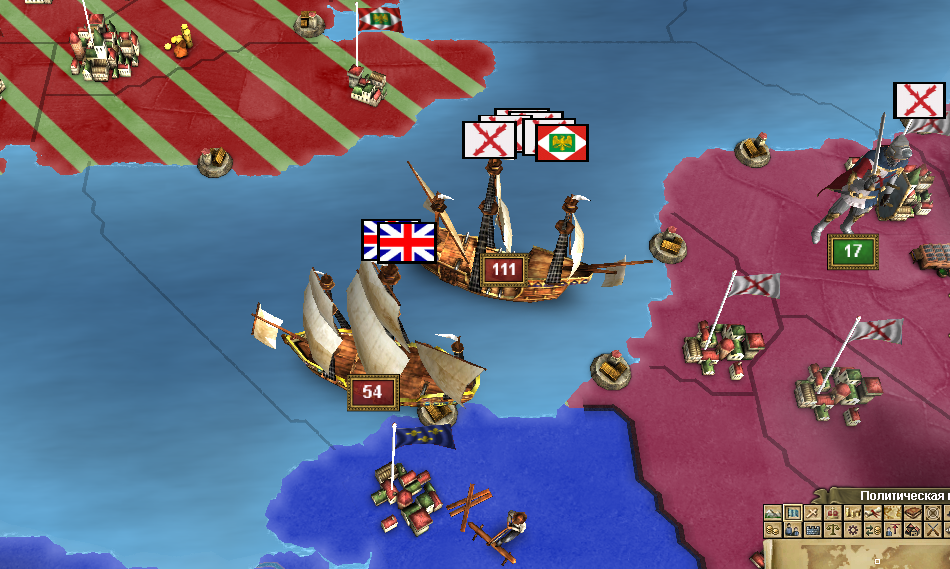950x569 pixels.
Task: Show the religion map mode with cross icon
Action: tap(813, 513)
